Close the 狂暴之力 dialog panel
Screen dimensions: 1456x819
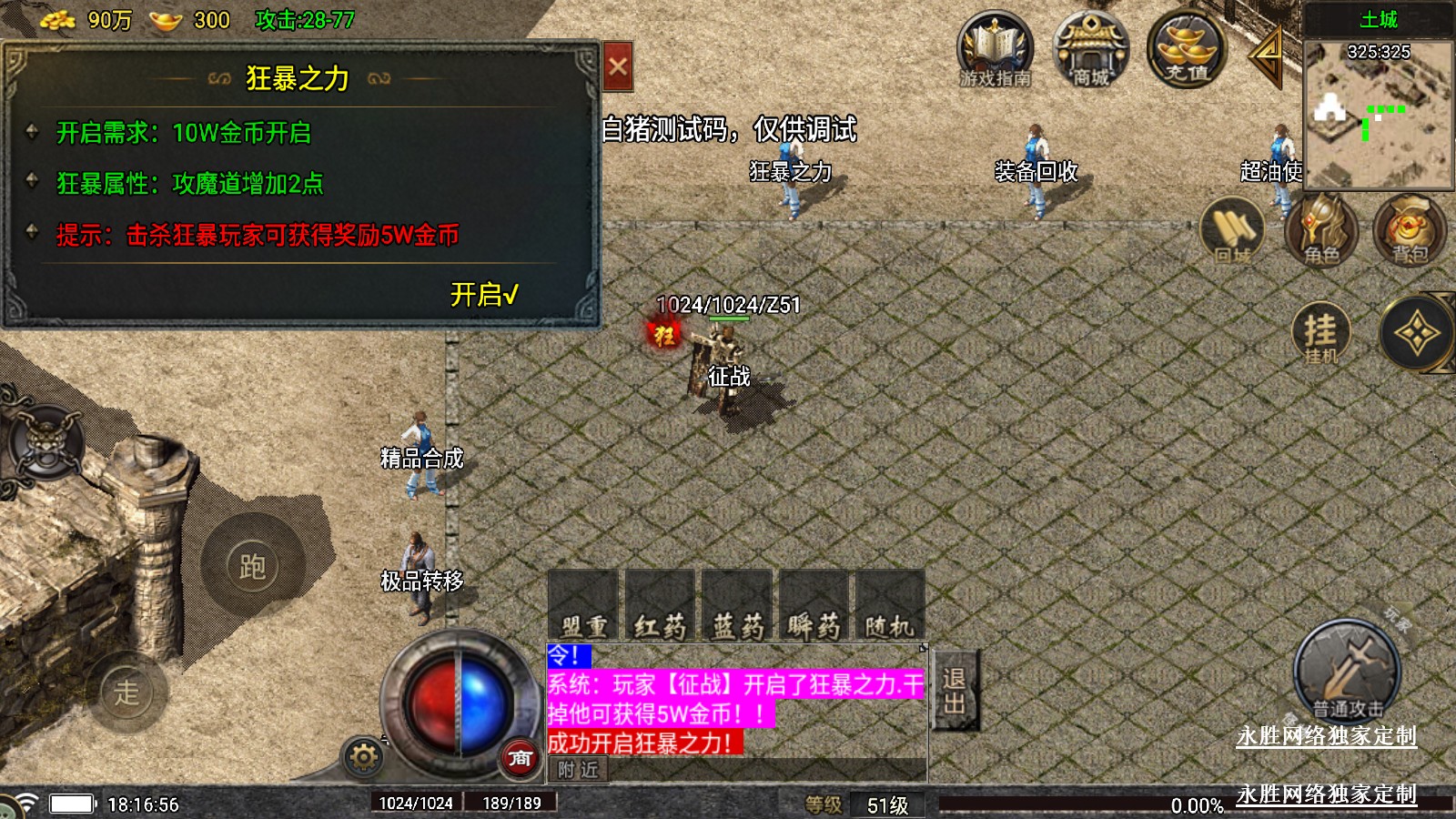point(618,66)
